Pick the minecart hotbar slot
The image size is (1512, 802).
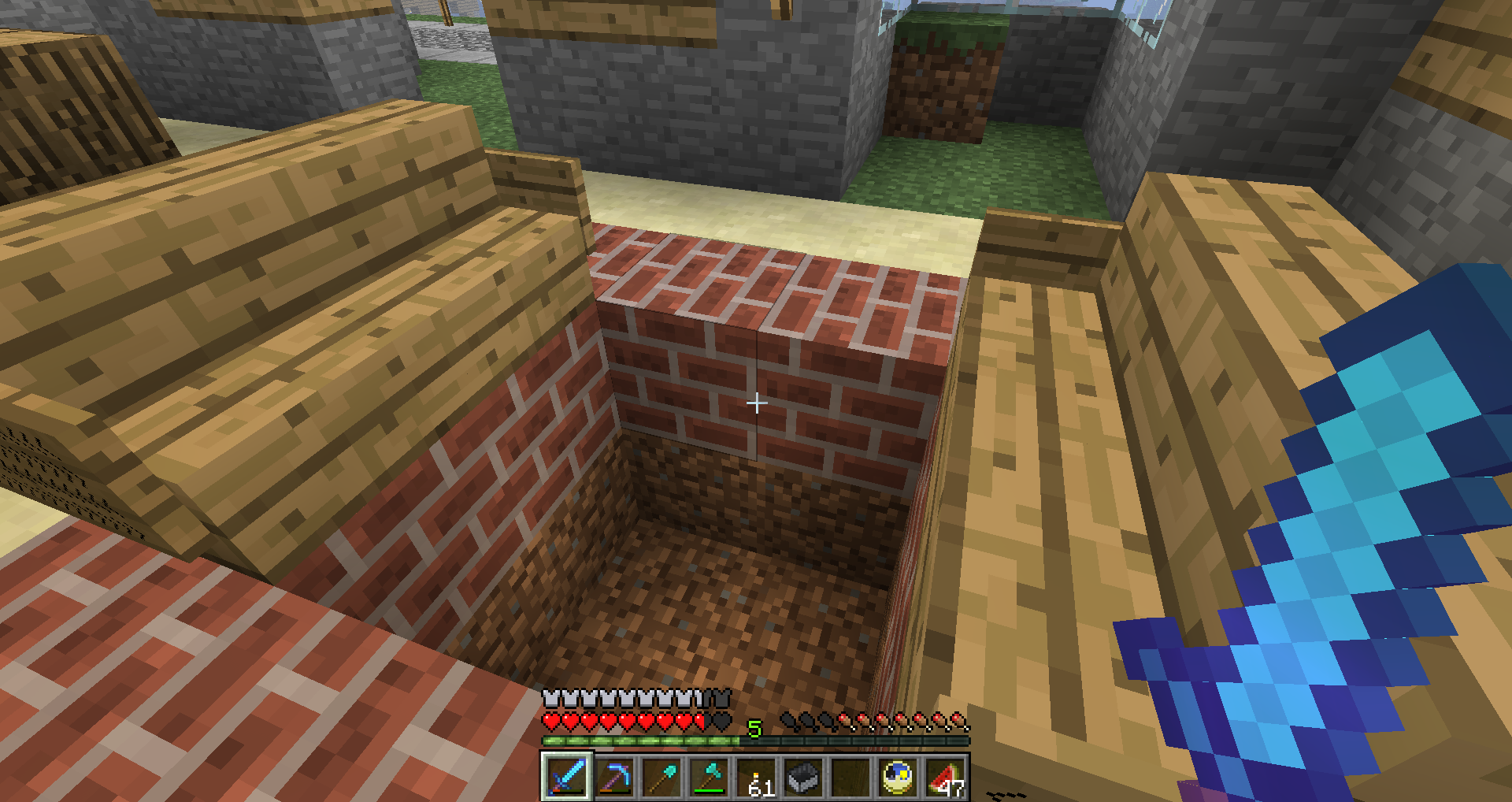coord(803,777)
